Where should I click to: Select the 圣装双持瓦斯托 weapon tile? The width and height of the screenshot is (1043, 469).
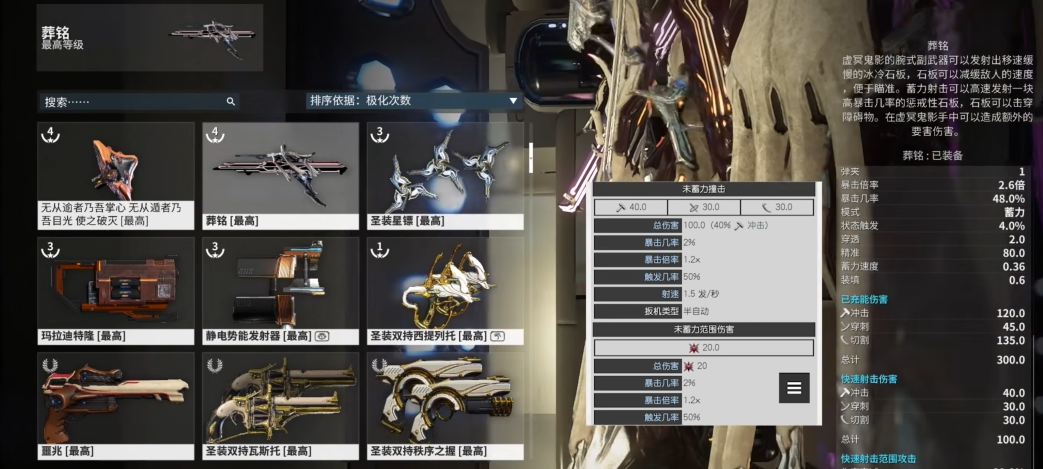[280, 405]
